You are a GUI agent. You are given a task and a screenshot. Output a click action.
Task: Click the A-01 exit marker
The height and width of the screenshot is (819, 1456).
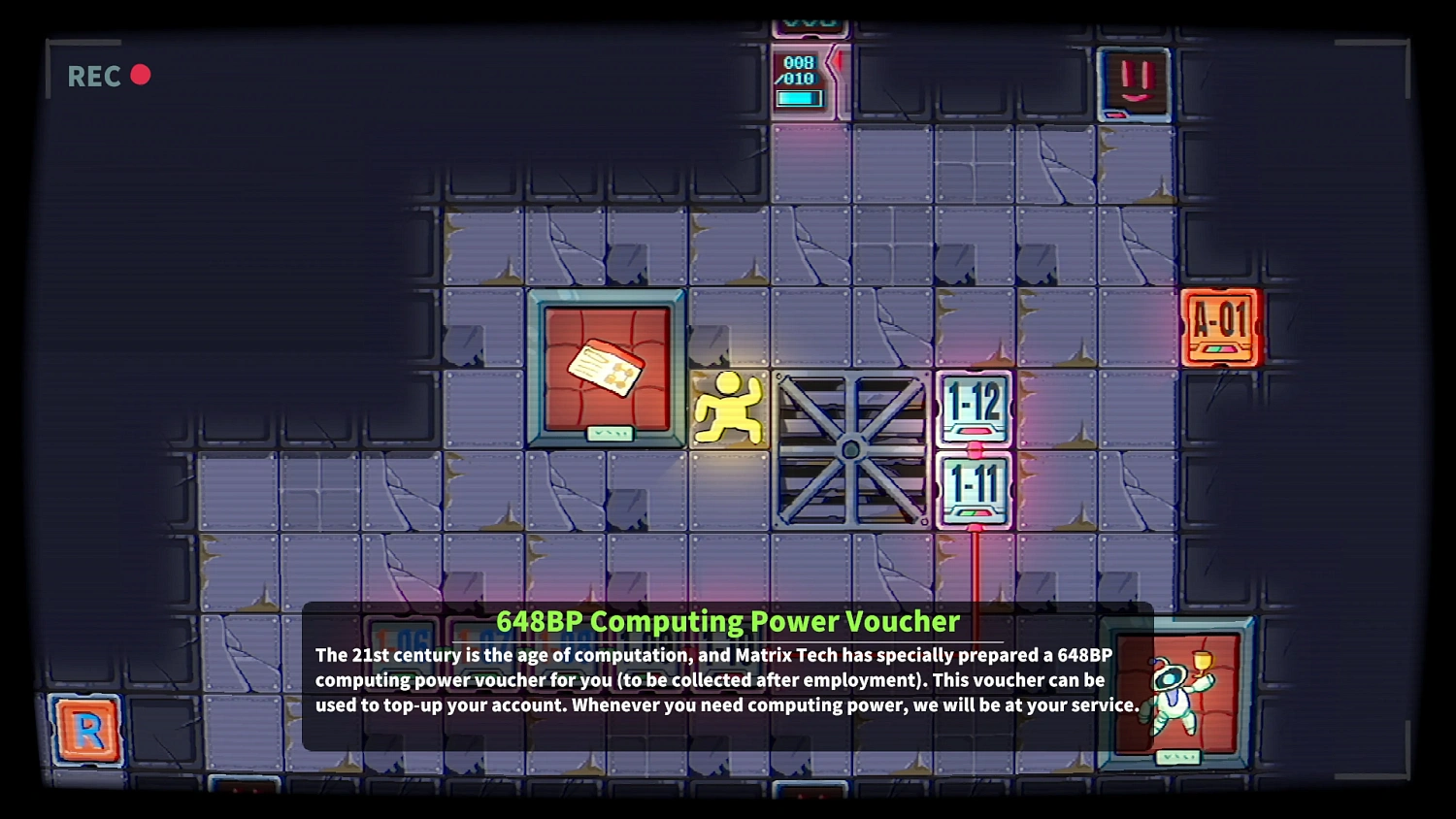(x=1221, y=327)
